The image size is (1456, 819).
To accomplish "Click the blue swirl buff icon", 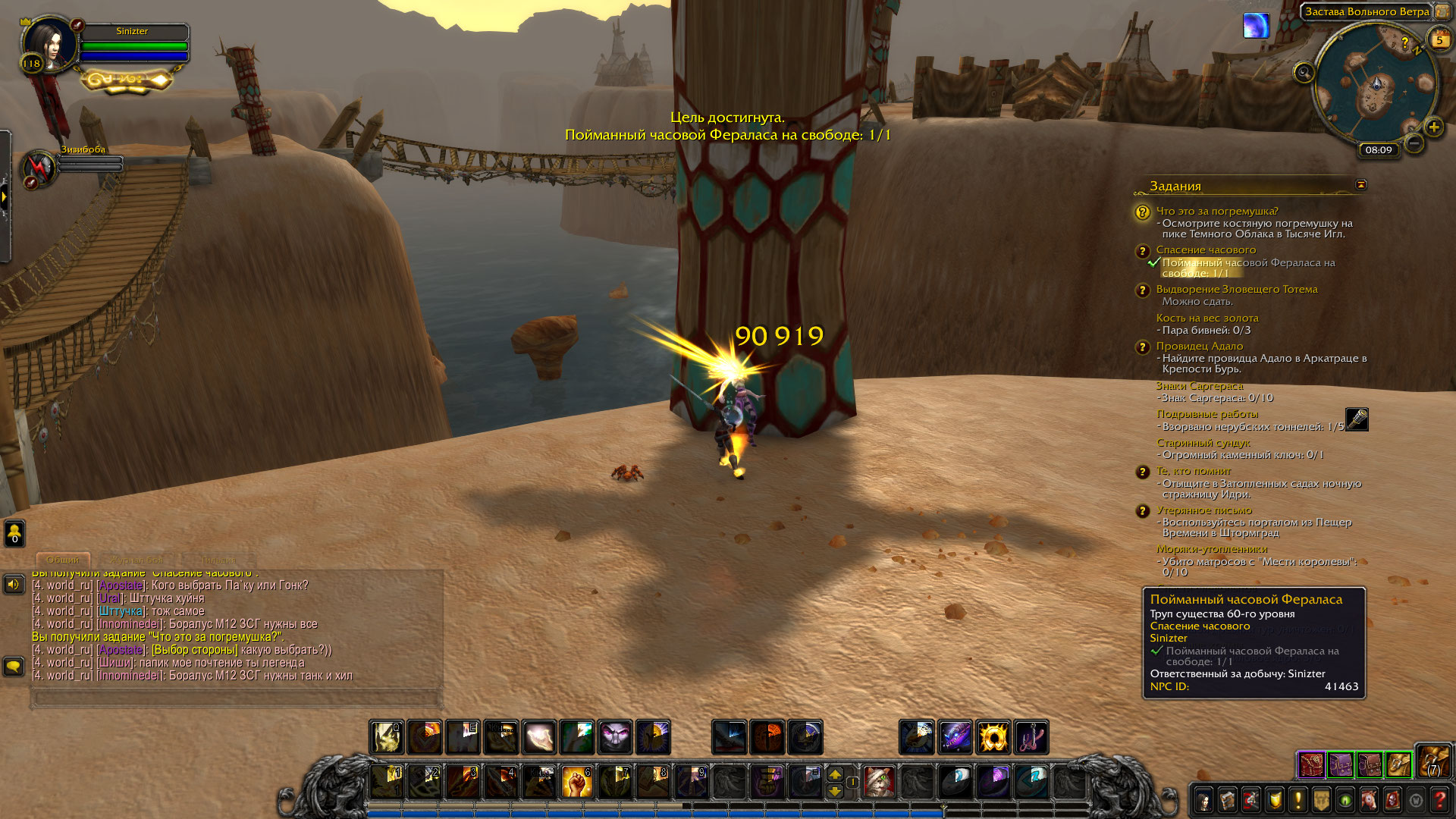I will pos(1256,26).
